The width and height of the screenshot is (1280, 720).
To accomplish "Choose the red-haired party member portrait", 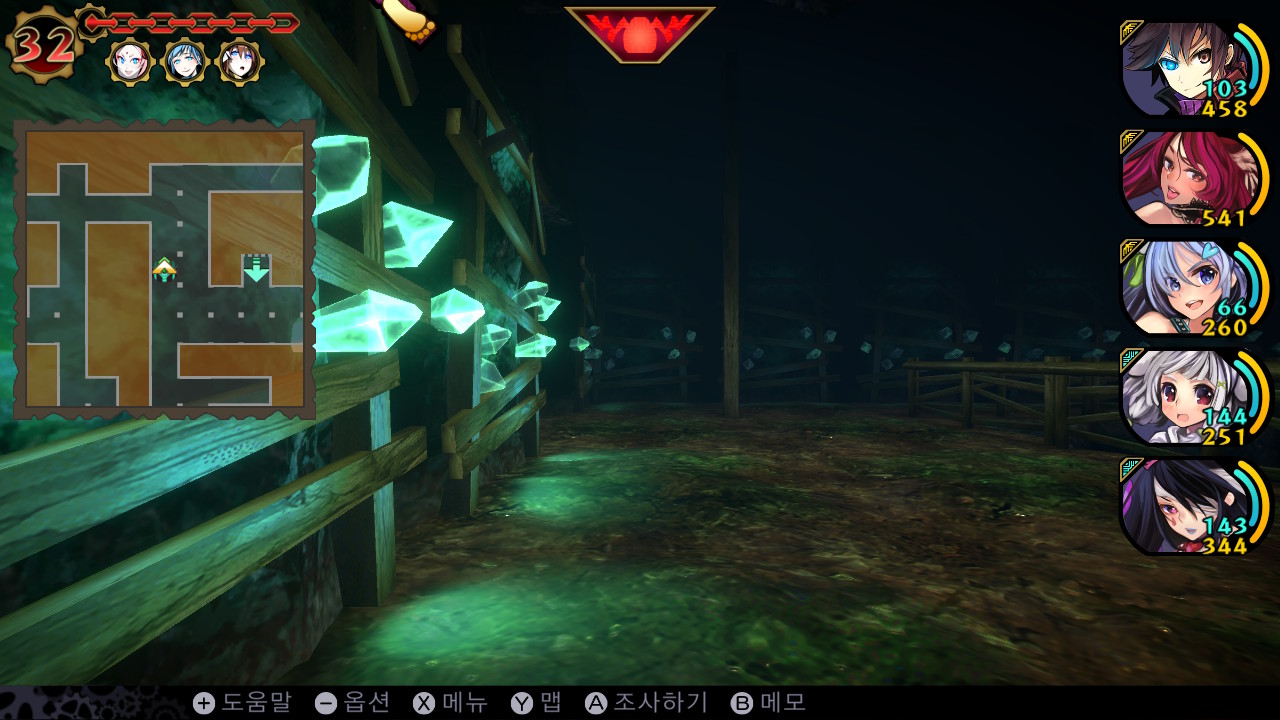I will tap(1180, 179).
